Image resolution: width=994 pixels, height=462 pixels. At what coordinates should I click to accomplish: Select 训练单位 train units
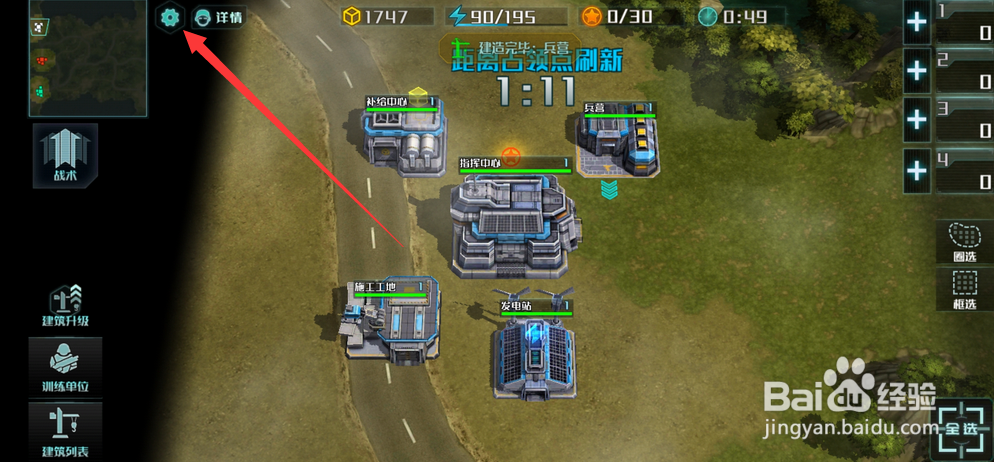point(65,365)
